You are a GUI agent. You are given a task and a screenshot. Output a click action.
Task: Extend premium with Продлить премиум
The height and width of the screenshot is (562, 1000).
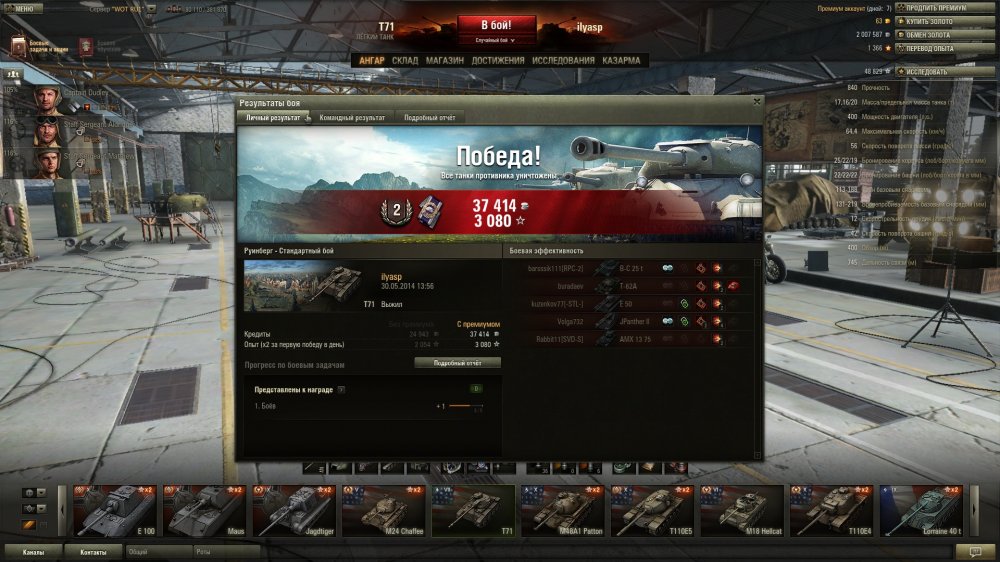tap(937, 8)
